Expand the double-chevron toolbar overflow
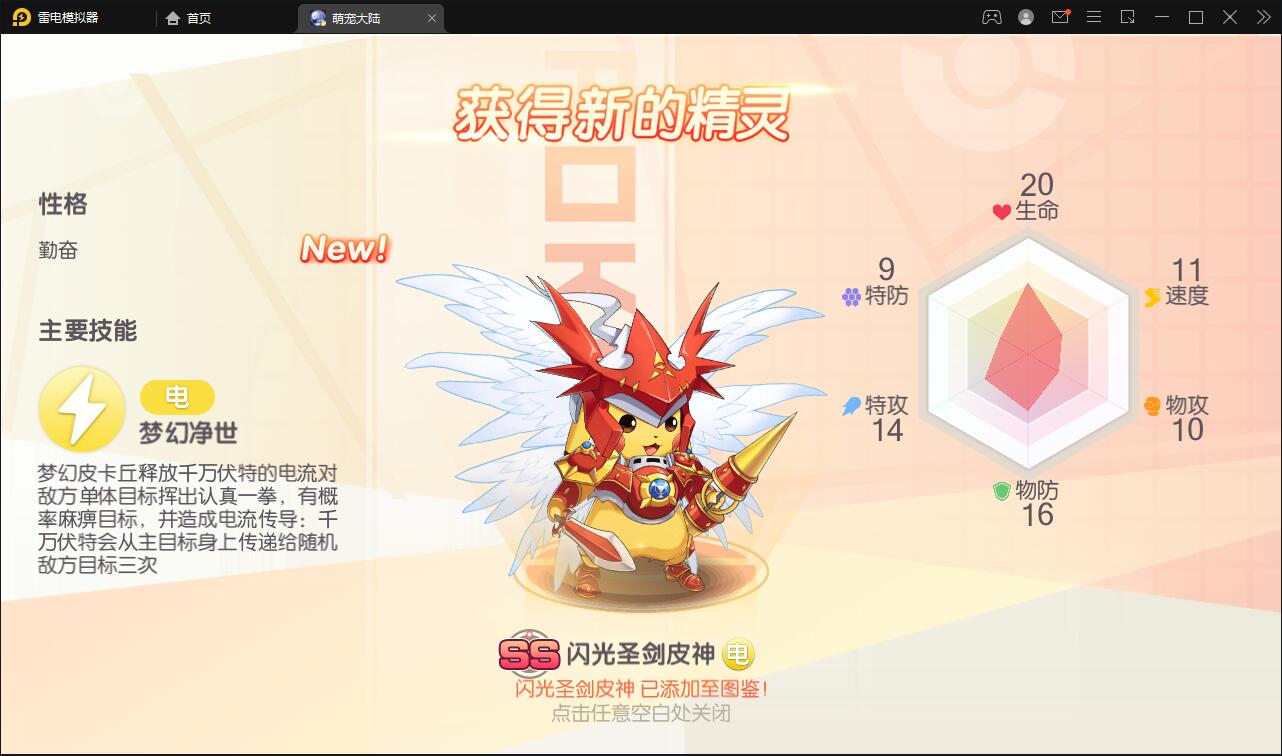Viewport: 1282px width, 756px height. pyautogui.click(x=1262, y=17)
